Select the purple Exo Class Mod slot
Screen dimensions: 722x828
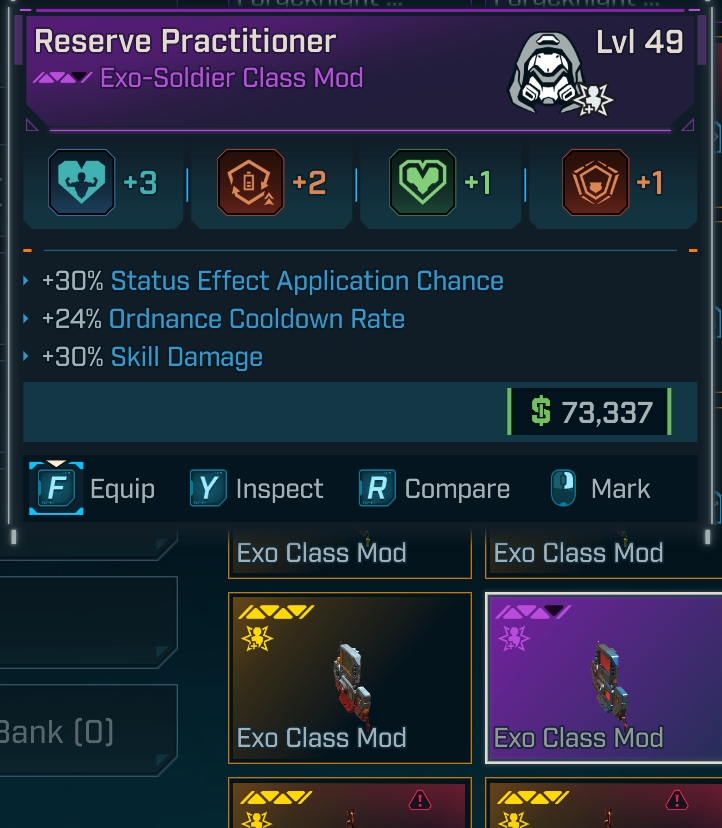[602, 678]
